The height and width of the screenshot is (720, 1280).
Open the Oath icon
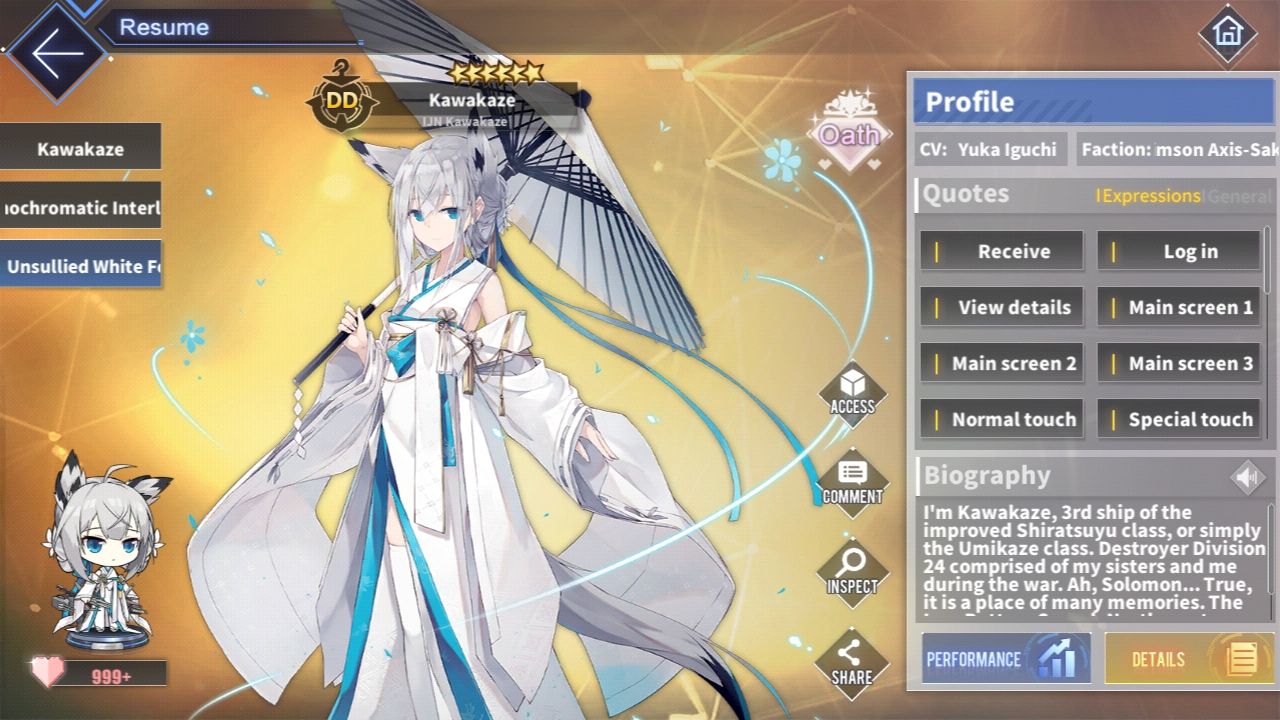tap(850, 134)
